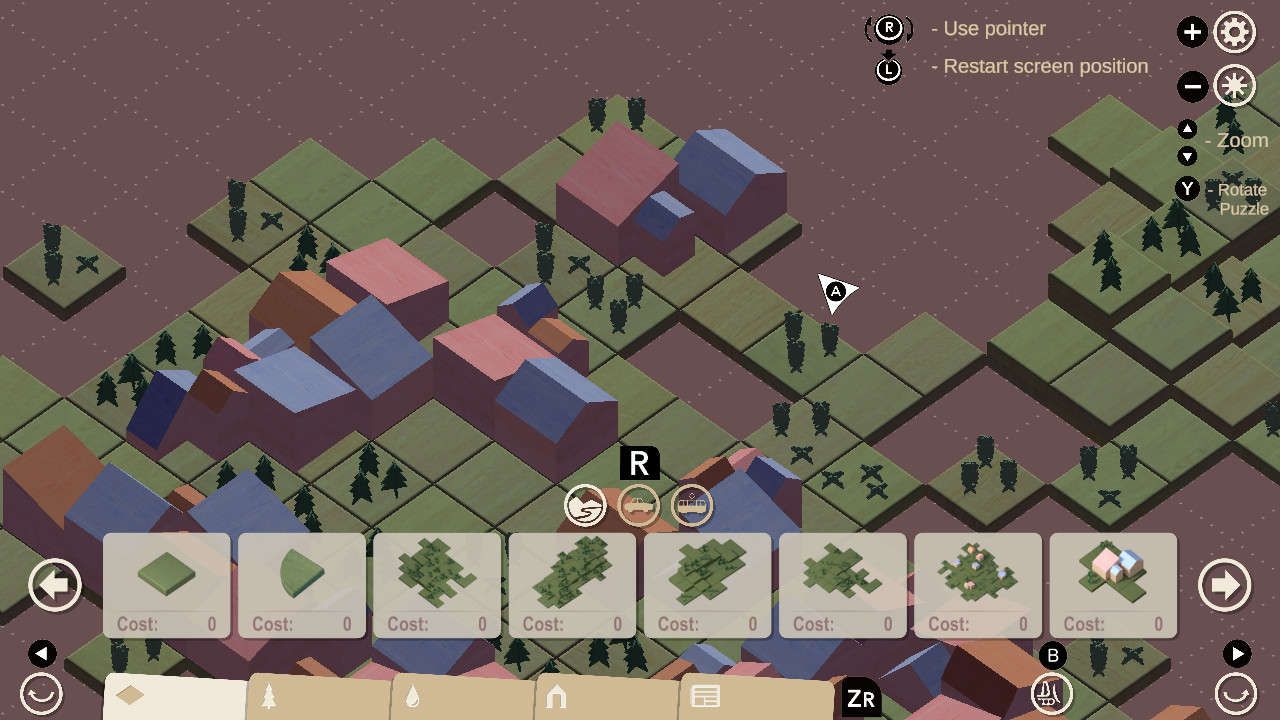
Task: Select the house village tile in the tray
Action: coord(1113,572)
